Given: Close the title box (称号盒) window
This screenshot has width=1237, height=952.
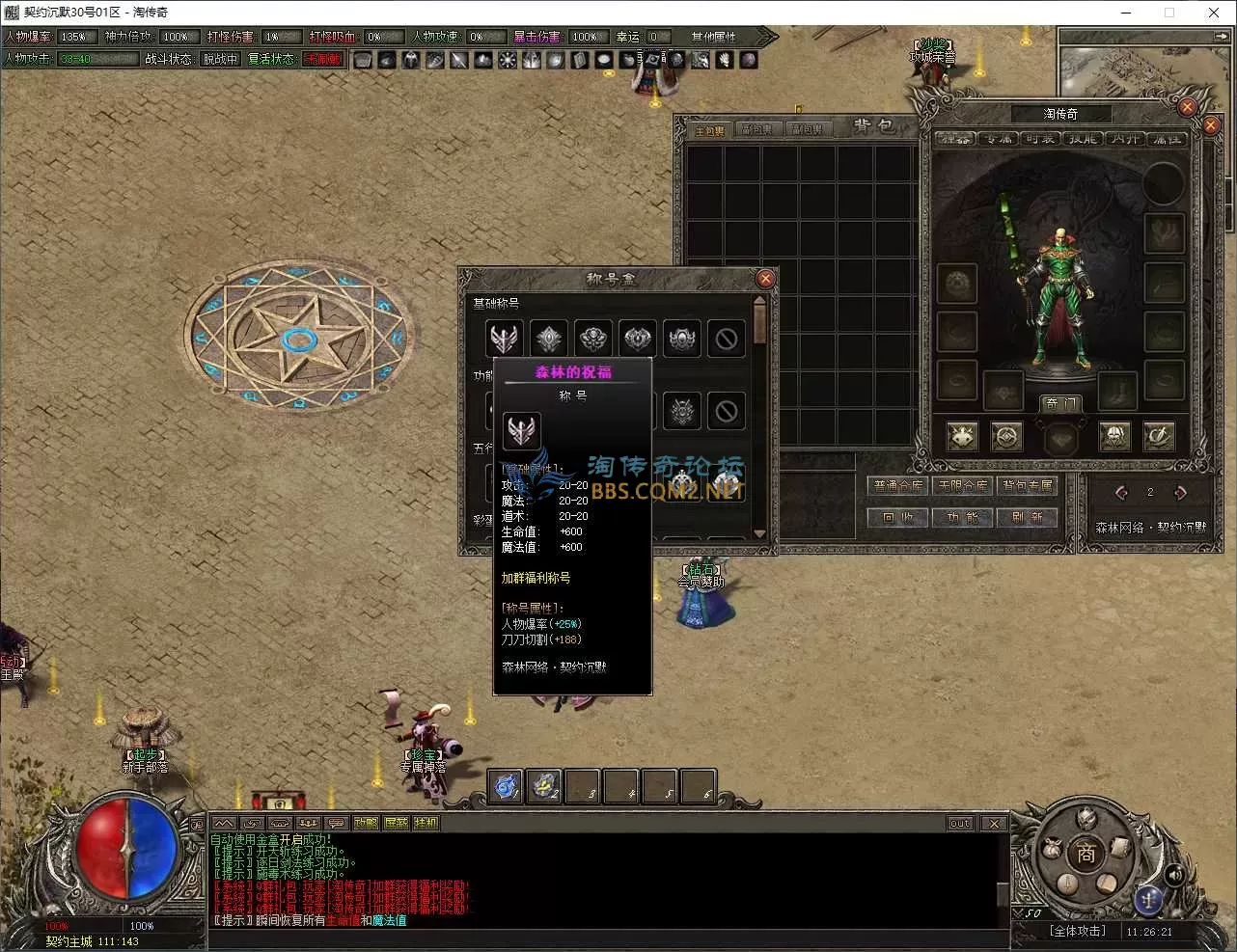Looking at the screenshot, I should click(x=765, y=279).
